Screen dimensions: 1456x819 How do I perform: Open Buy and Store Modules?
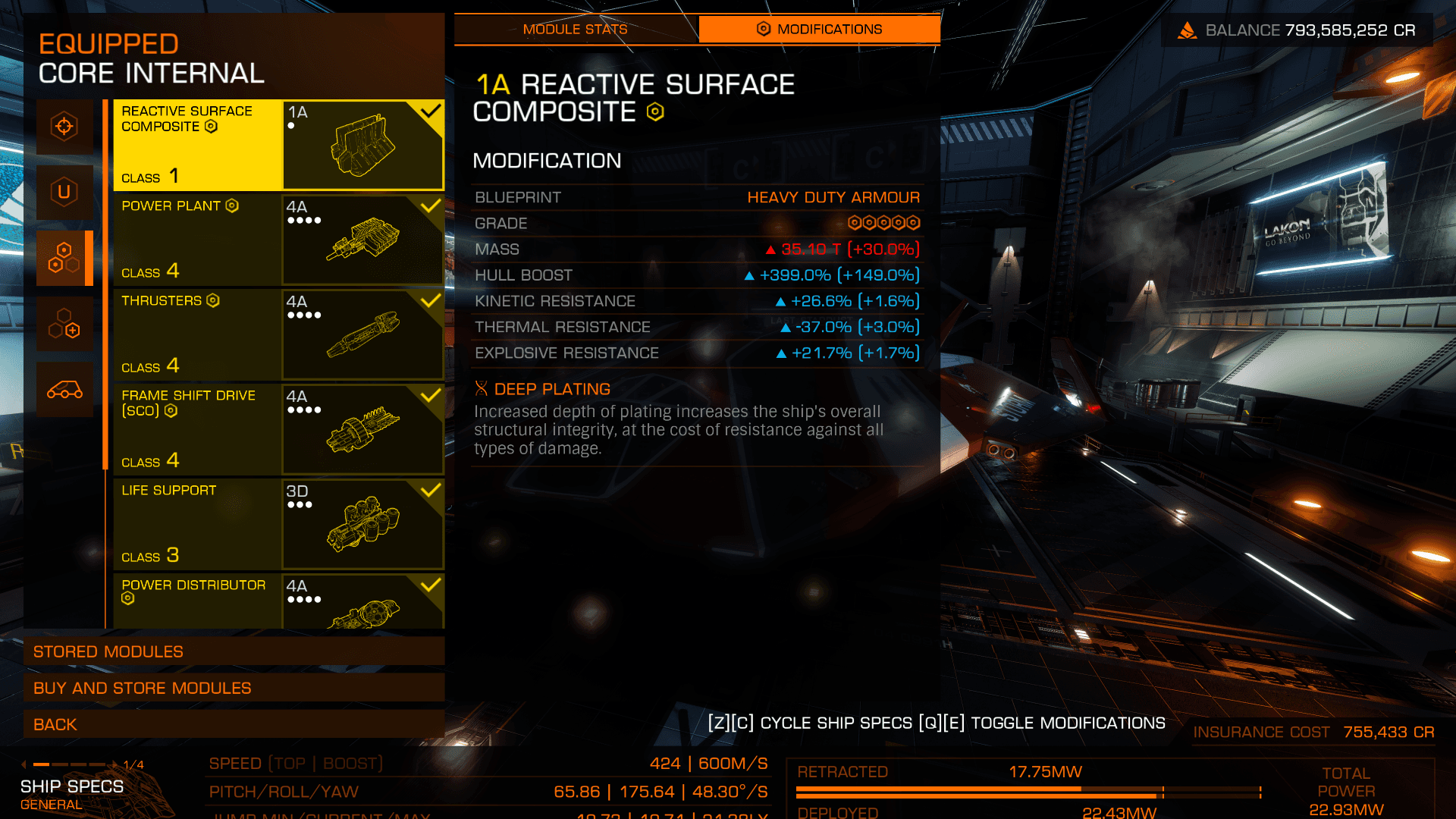click(234, 688)
